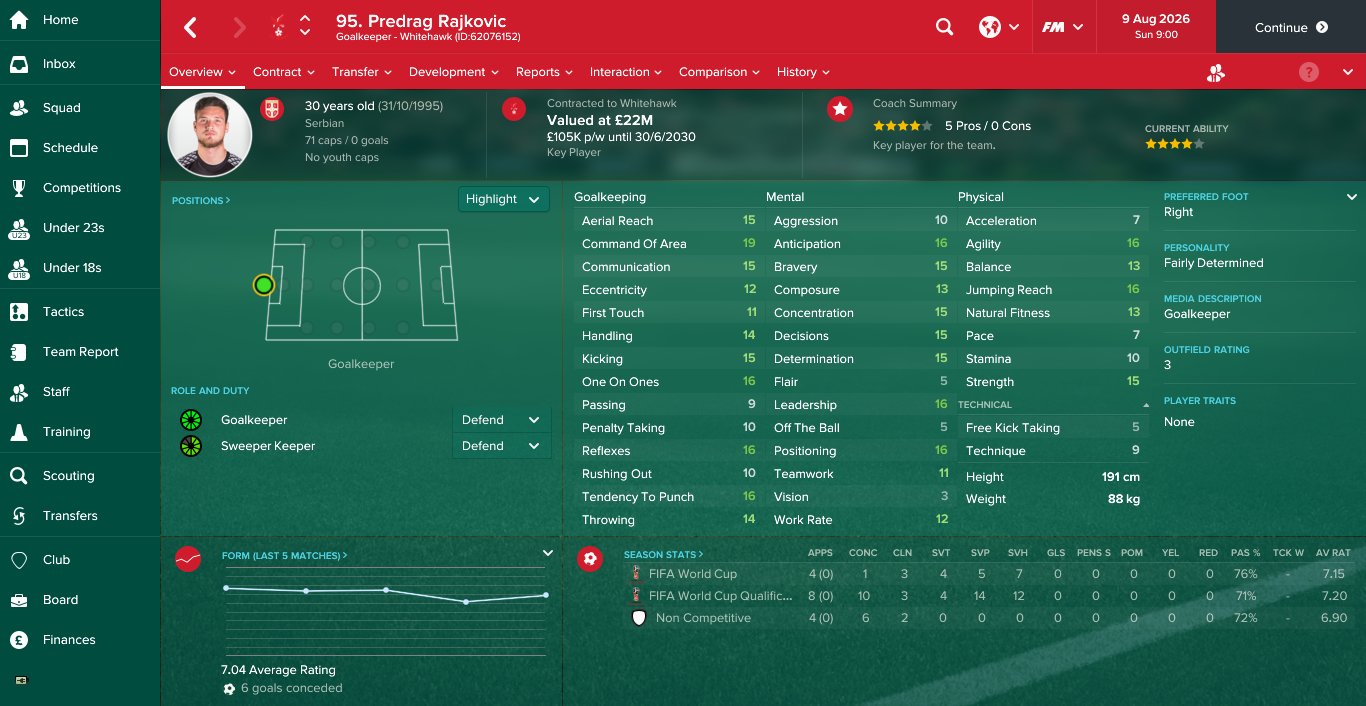This screenshot has width=1366, height=706.
Task: Change Sweeper Keeper duty dropdown
Action: [501, 446]
